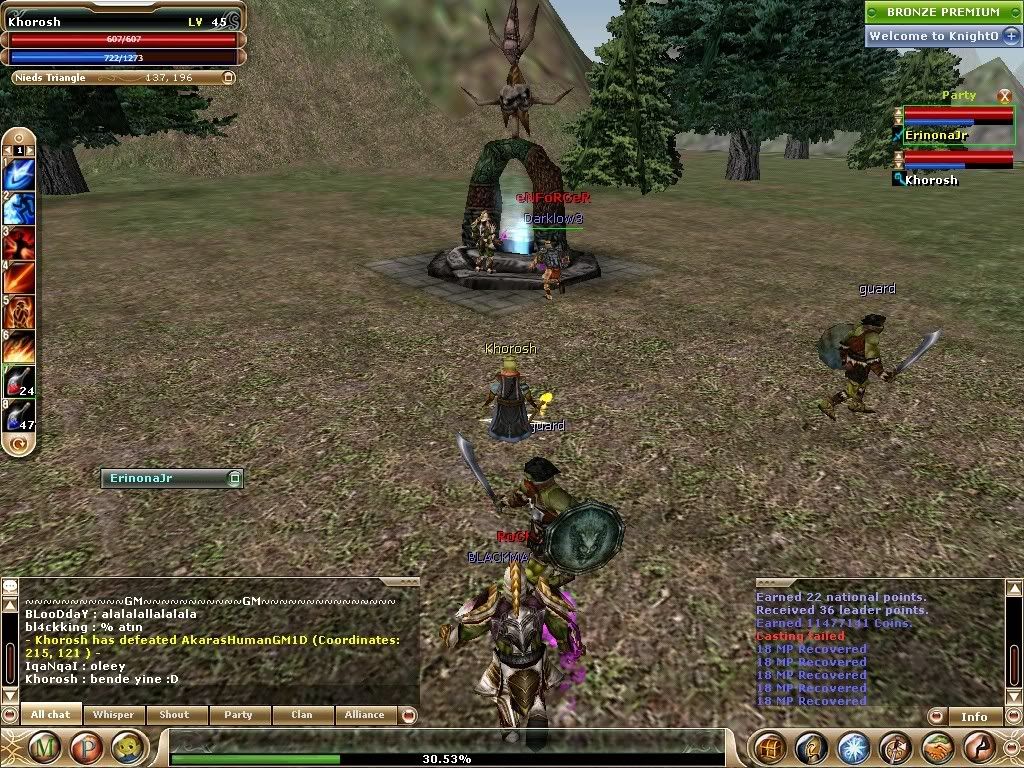
Task: Click the Info button on the log panel
Action: pyautogui.click(x=974, y=716)
